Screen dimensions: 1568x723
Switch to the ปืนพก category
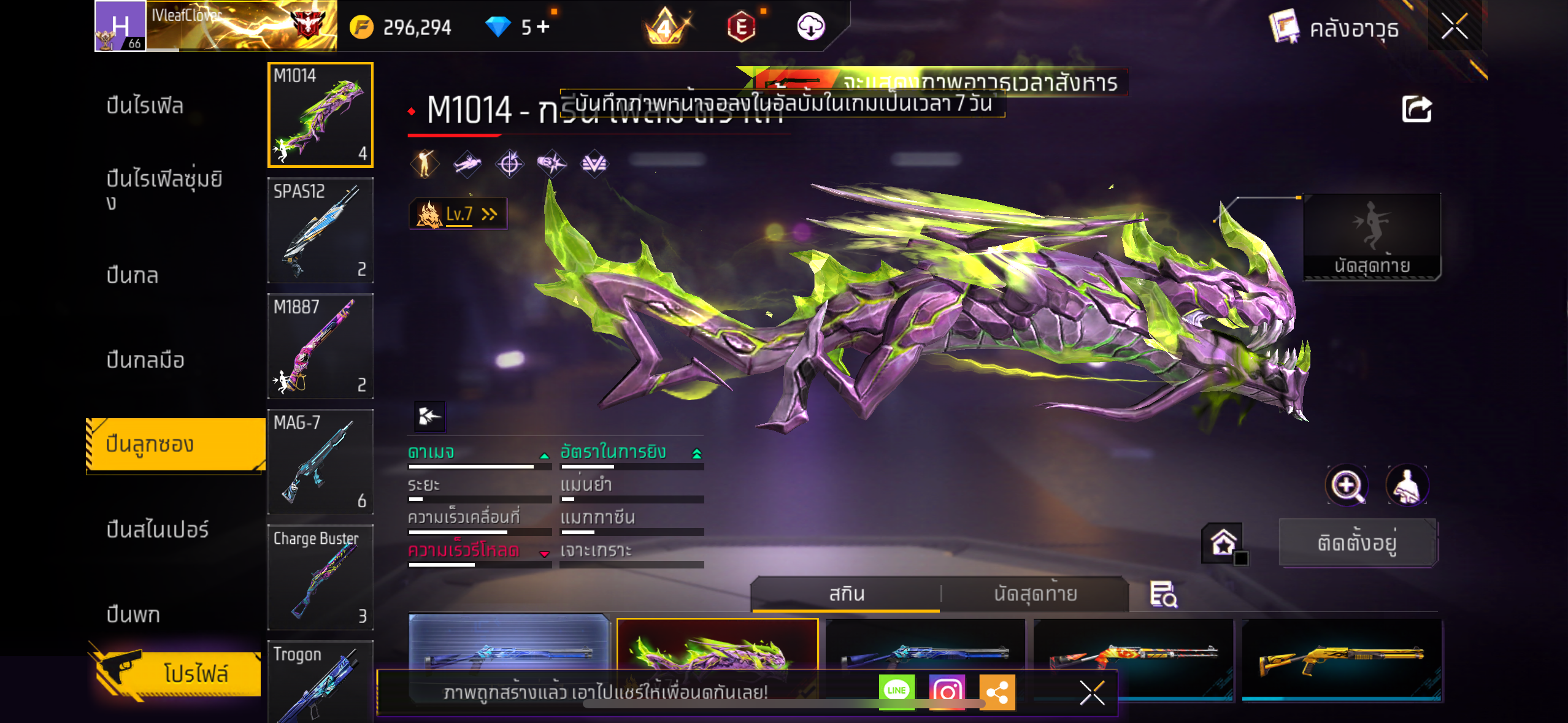click(x=133, y=614)
